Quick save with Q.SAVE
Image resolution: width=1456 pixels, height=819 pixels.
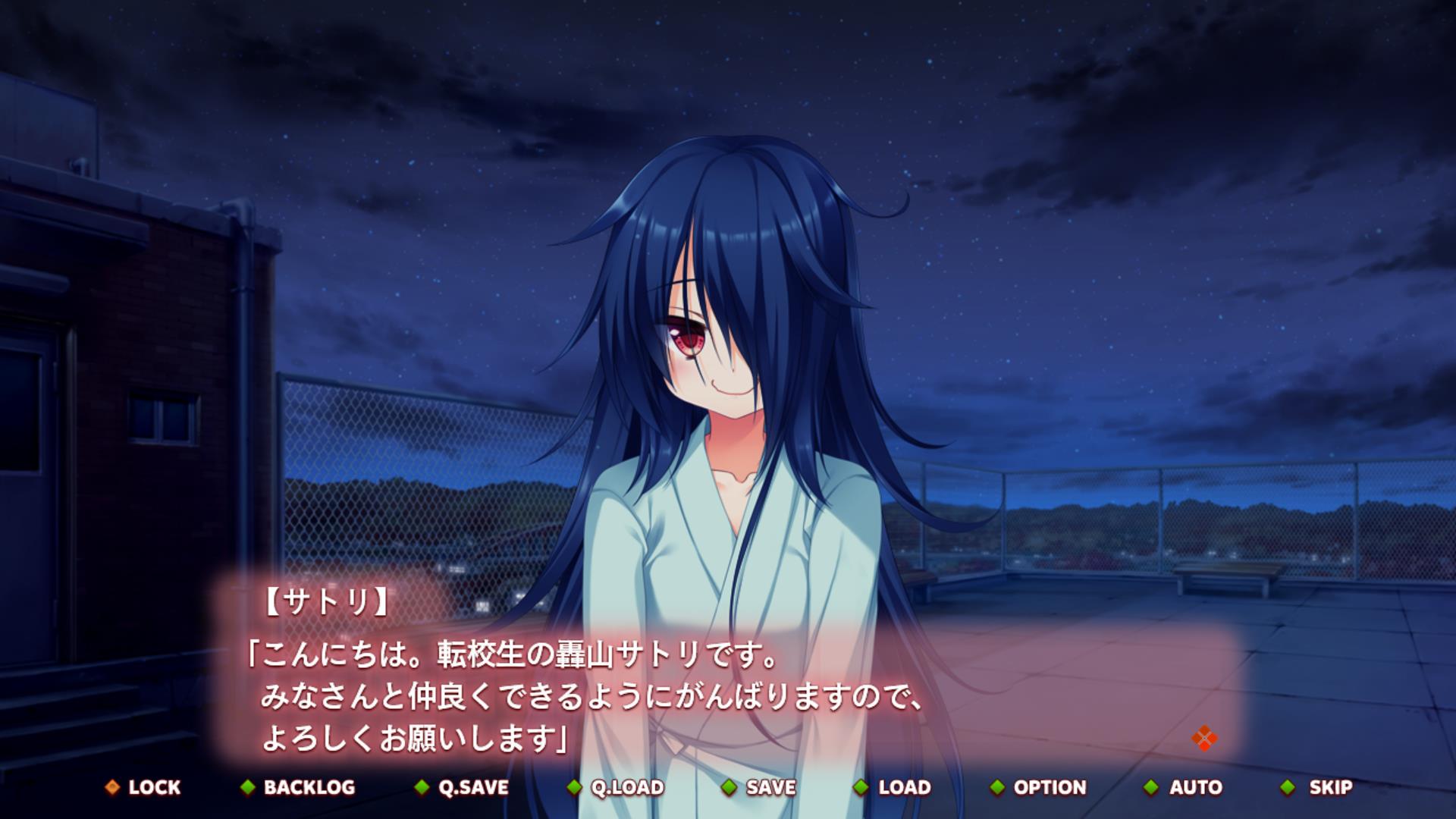click(x=463, y=787)
